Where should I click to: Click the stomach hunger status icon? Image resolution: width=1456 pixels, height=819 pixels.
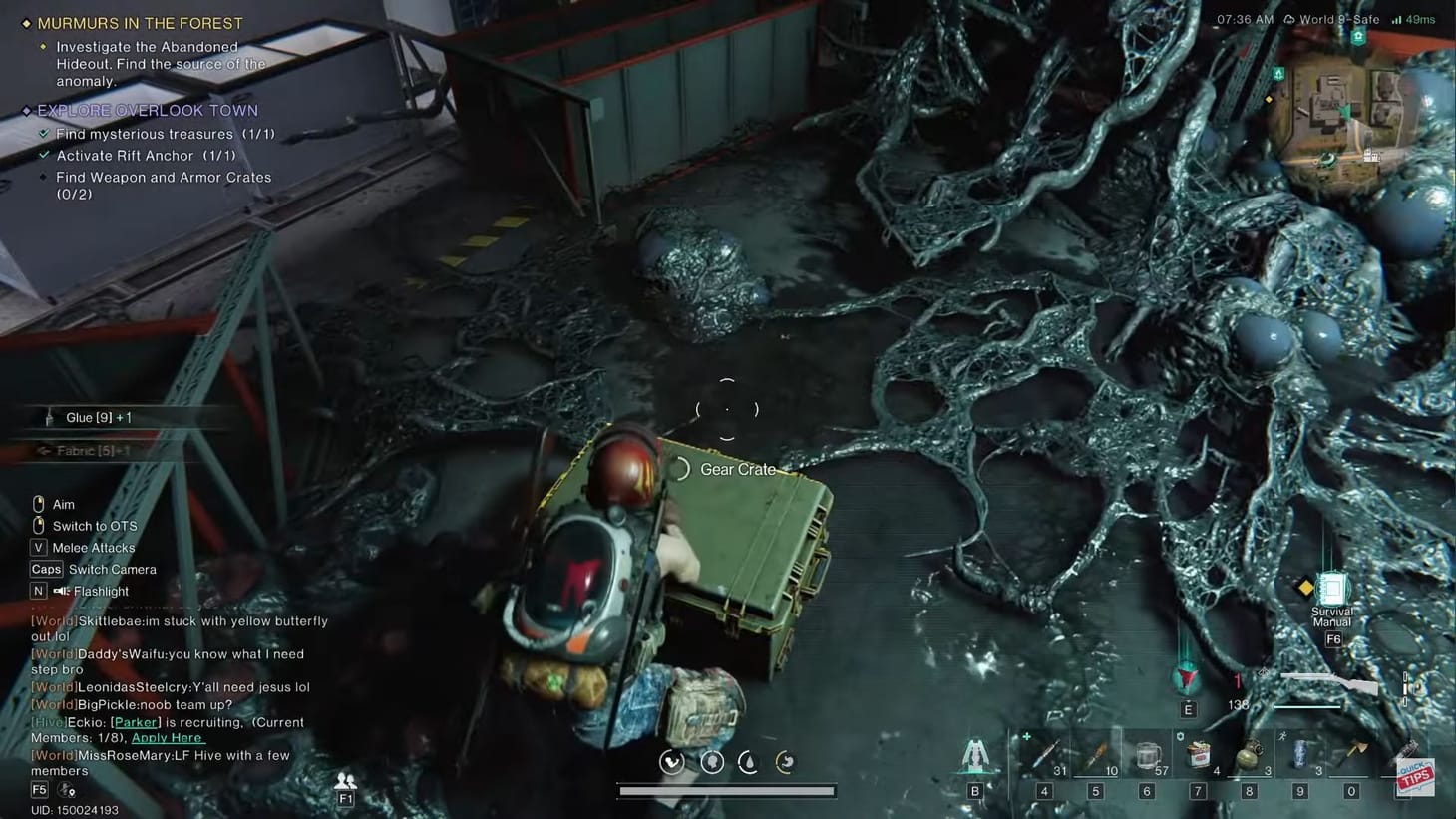(x=785, y=762)
